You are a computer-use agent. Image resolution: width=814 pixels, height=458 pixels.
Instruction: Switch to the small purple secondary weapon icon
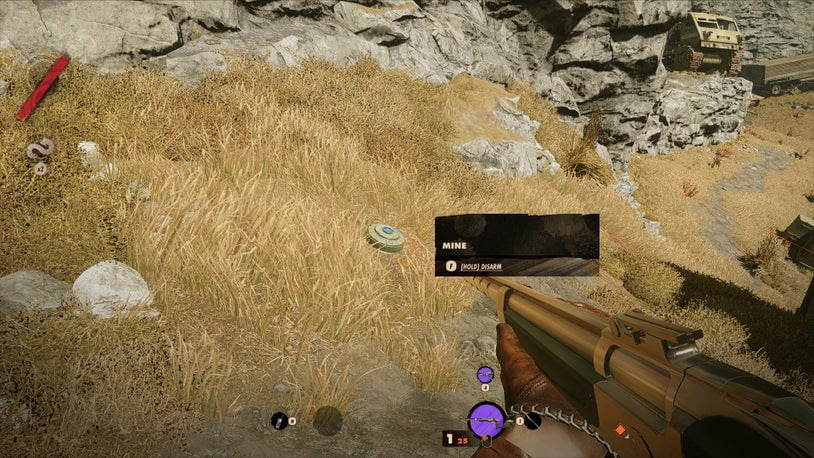point(485,375)
